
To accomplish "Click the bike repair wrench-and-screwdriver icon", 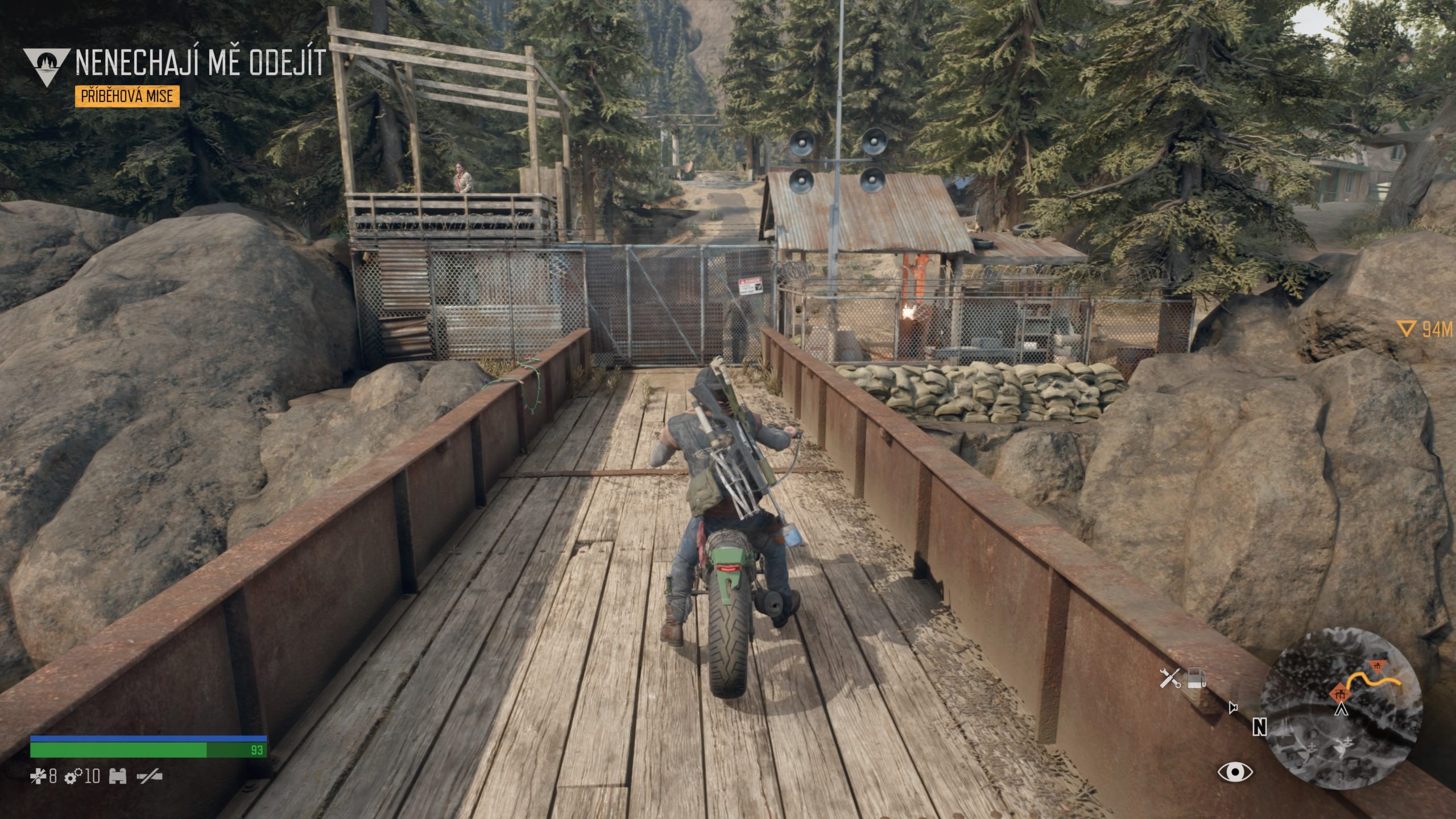I will [x=1170, y=678].
